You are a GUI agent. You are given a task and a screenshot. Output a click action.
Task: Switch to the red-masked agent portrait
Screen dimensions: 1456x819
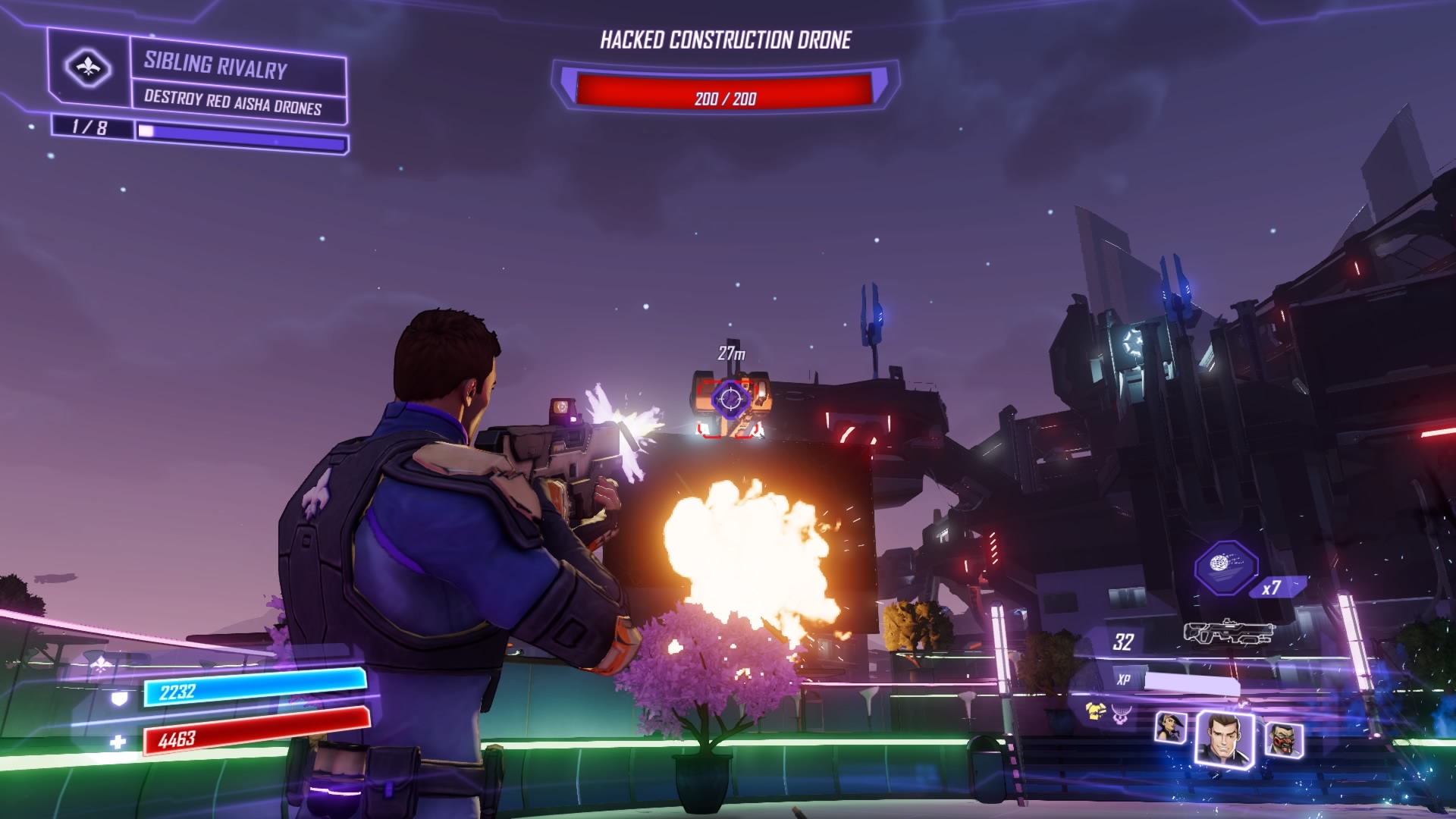[1283, 739]
